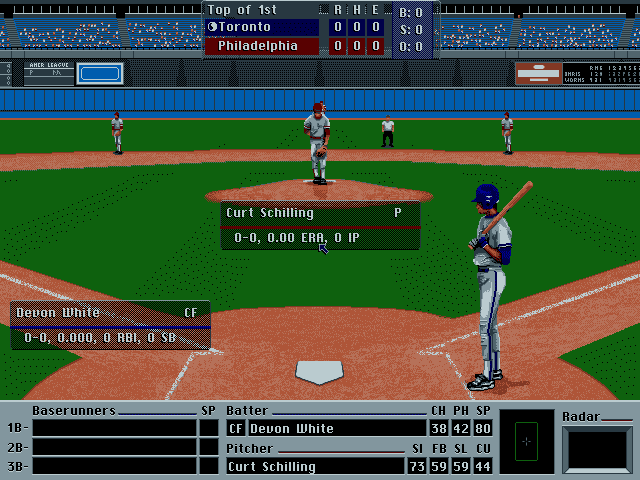This screenshot has width=640, height=480.
Task: Select the 1B baserunner slot
Action: point(114,428)
